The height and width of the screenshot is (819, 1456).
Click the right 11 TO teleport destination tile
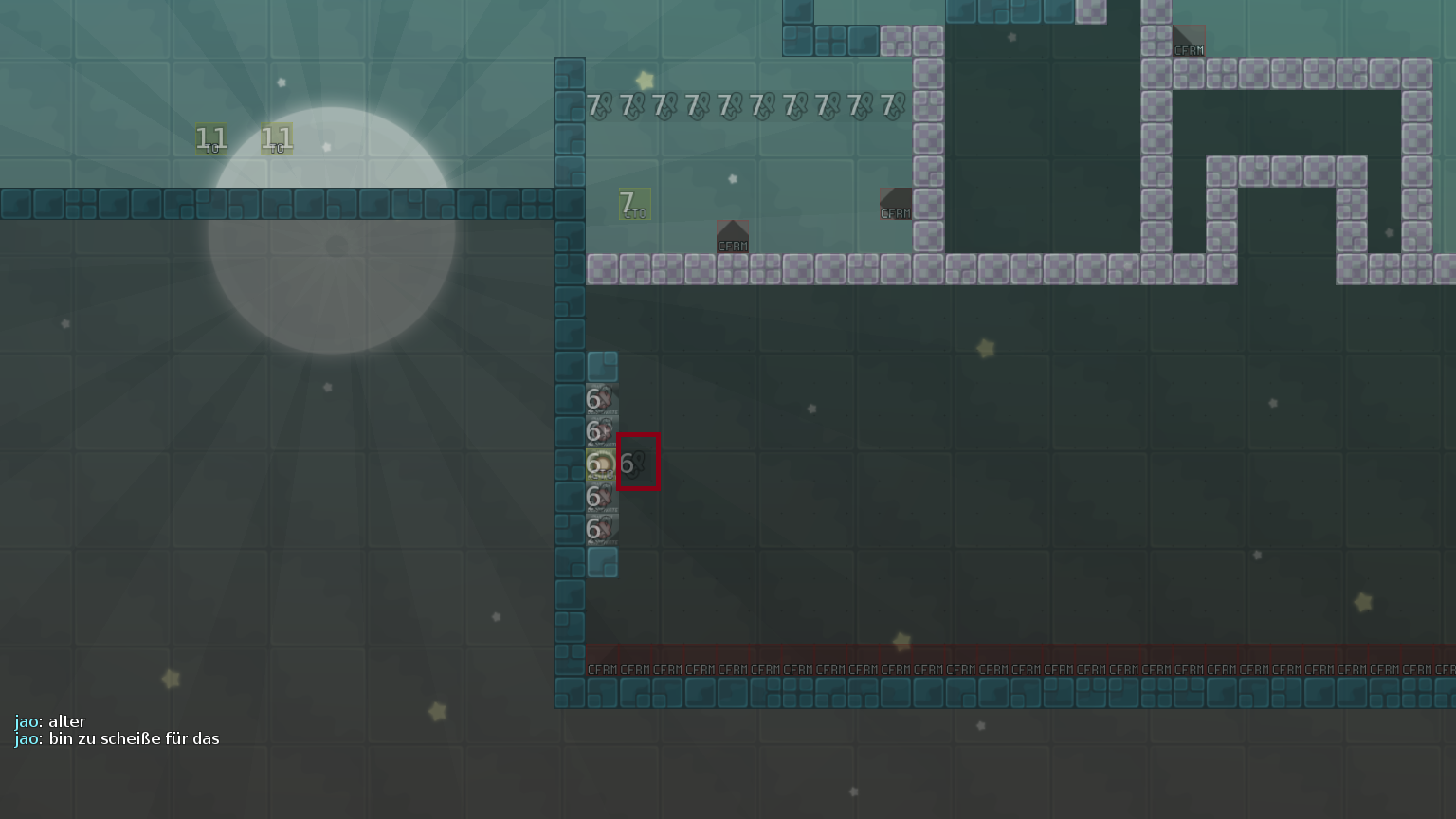click(275, 140)
